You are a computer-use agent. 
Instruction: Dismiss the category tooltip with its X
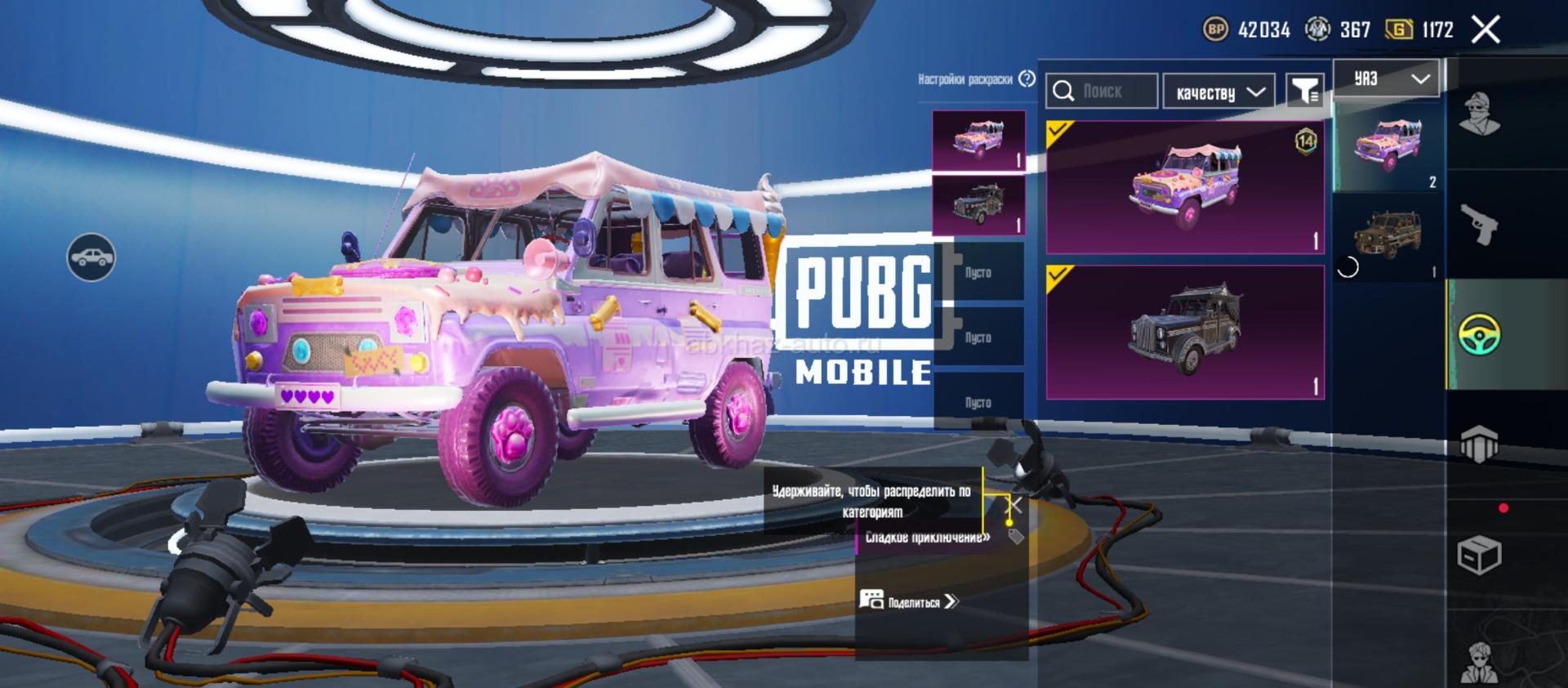pyautogui.click(x=1015, y=504)
